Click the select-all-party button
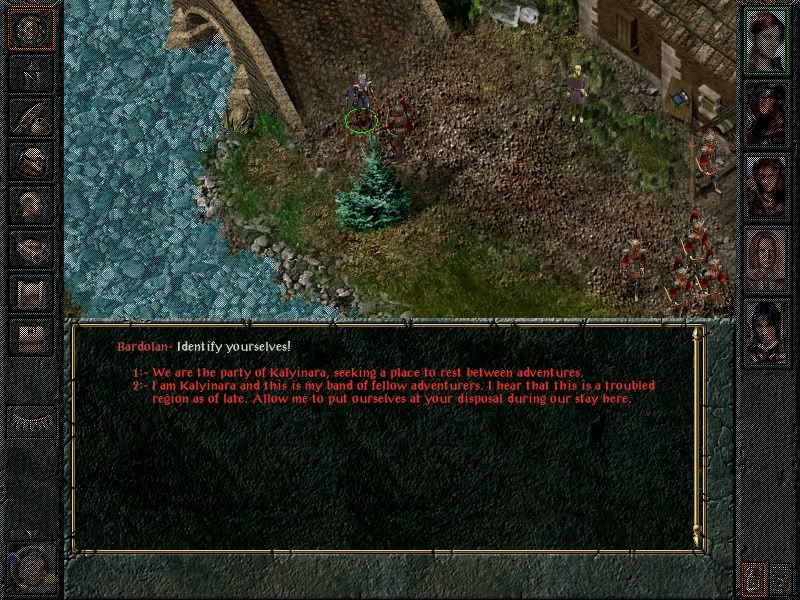Image resolution: width=800 pixels, height=600 pixels. [781, 578]
